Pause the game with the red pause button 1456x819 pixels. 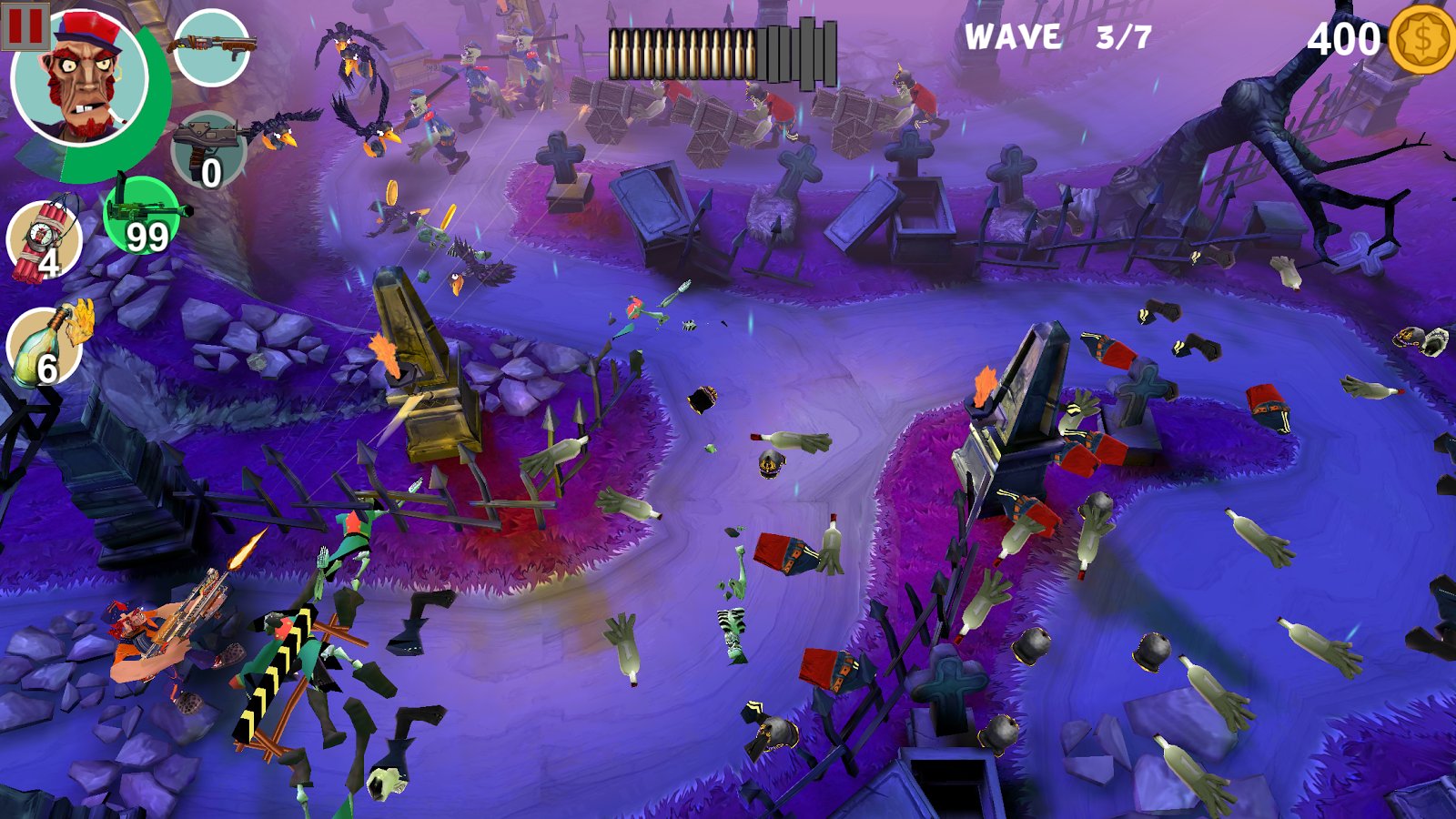tap(25, 26)
